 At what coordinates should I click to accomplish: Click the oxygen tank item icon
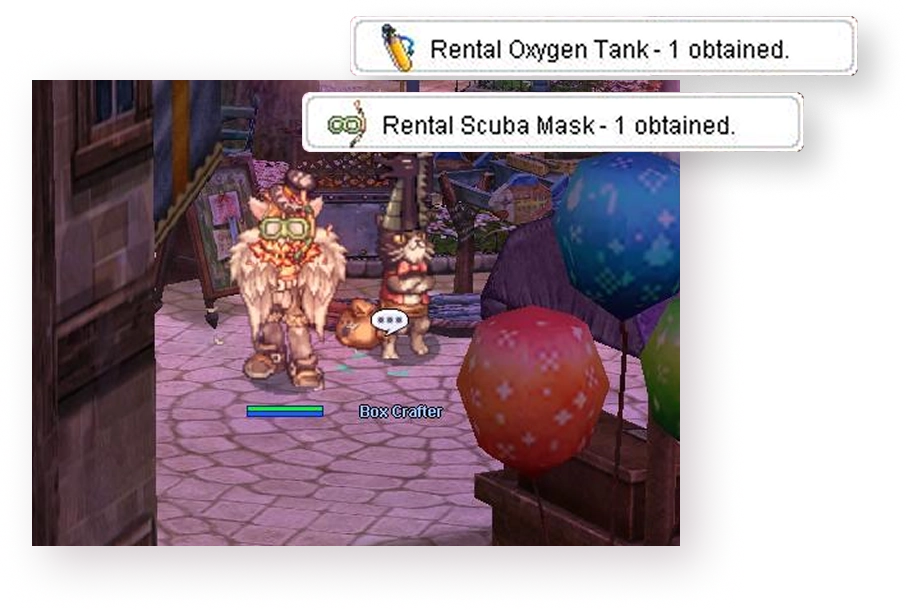click(396, 47)
